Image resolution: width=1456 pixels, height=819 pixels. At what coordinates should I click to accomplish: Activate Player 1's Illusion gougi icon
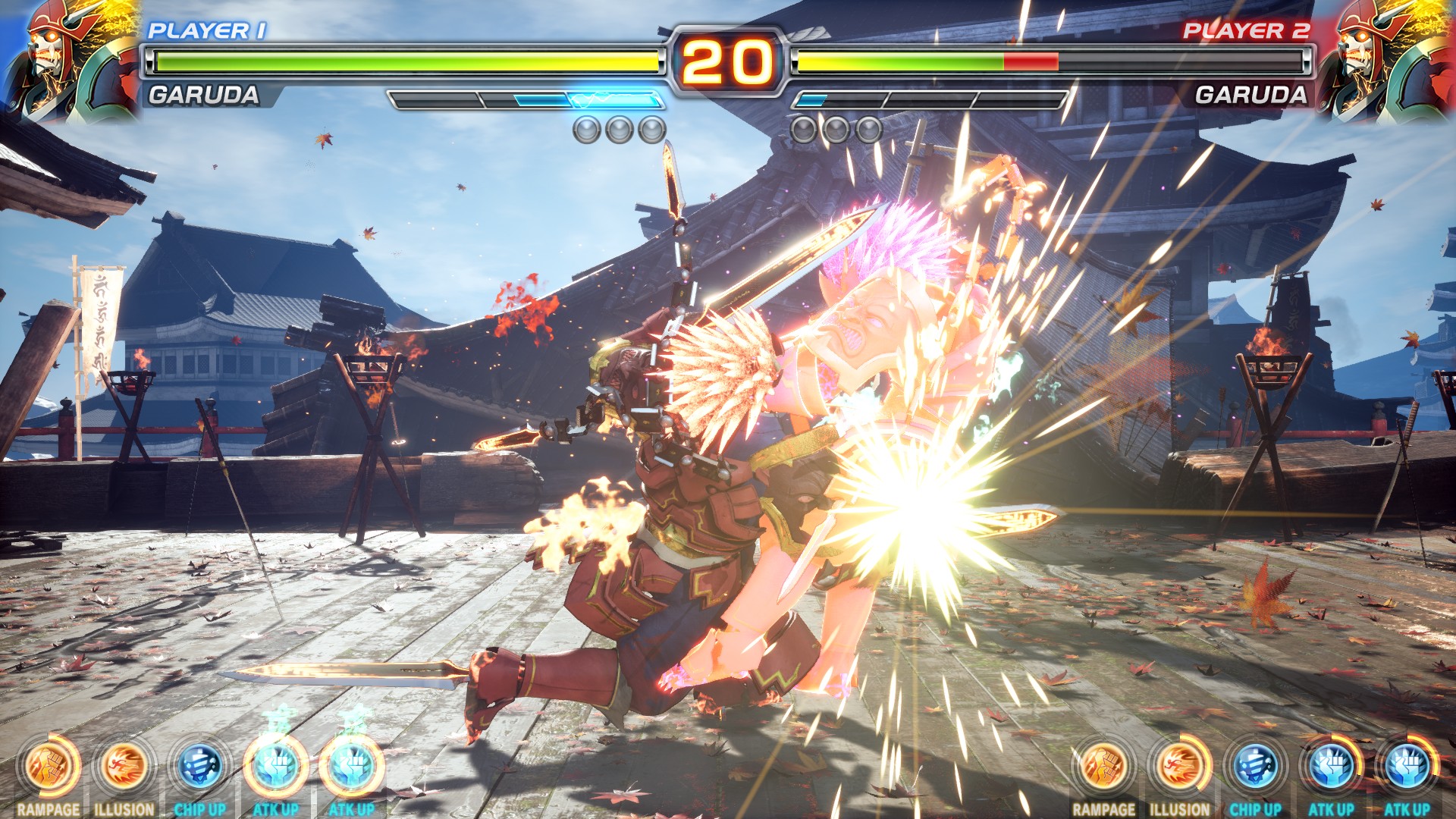pos(124,766)
